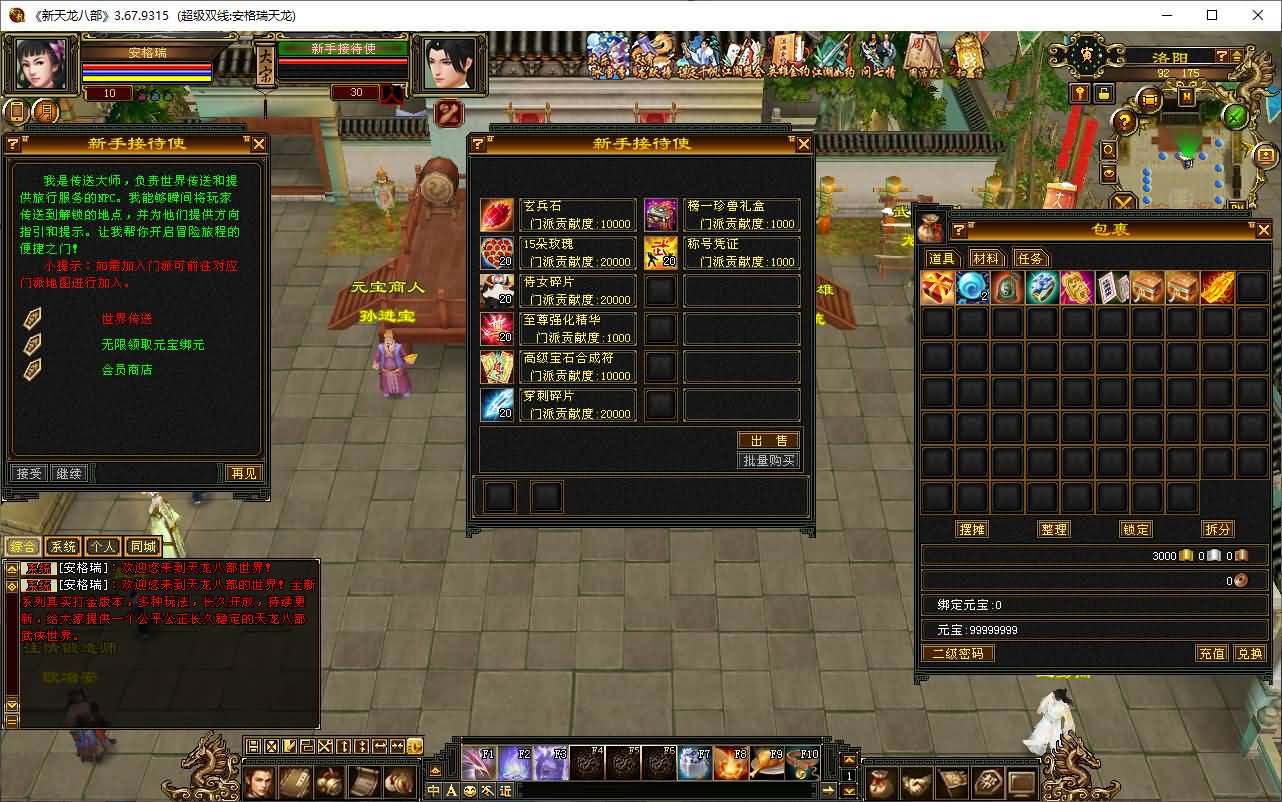The height and width of the screenshot is (802, 1282).
Task: Click the 出售 (Sell) button in the shop
Action: point(768,440)
